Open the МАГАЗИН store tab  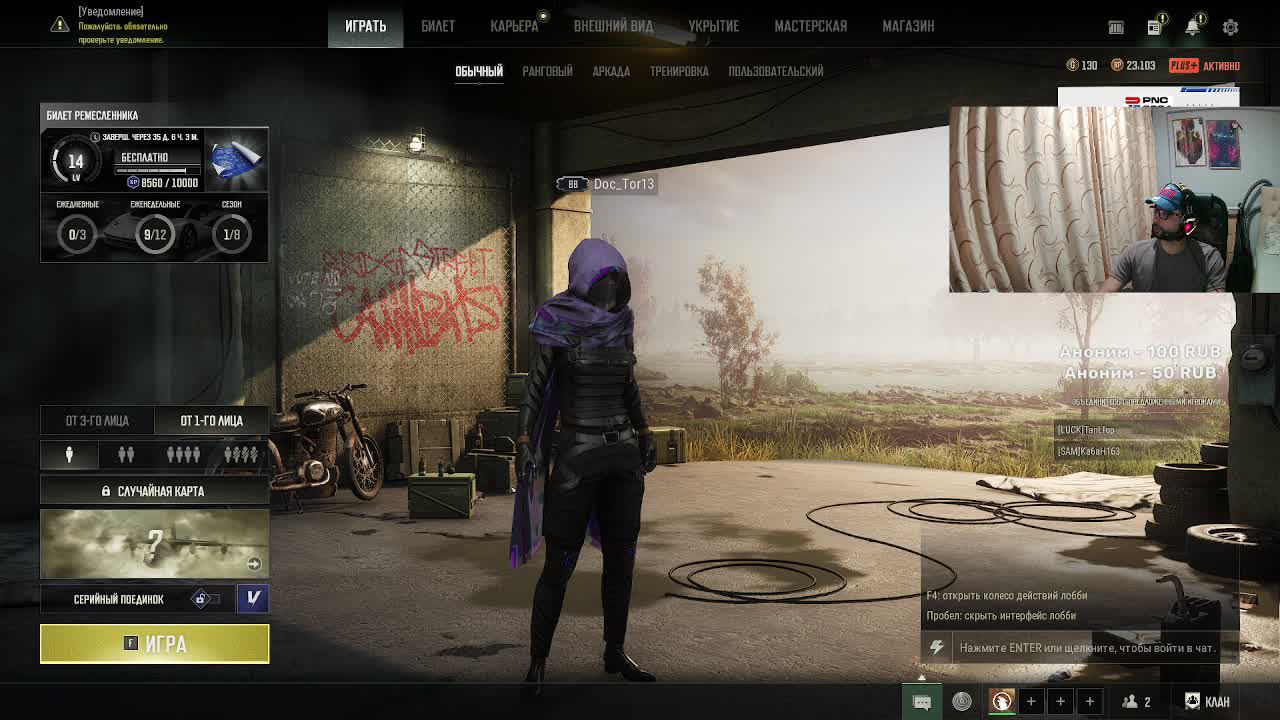(x=908, y=26)
